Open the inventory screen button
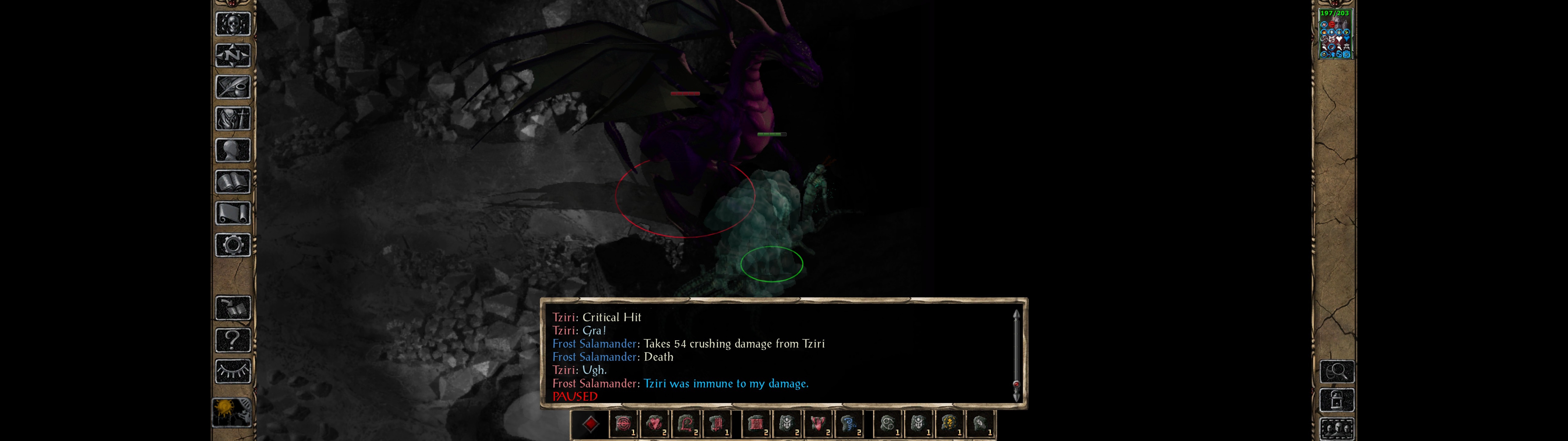Viewport: 1568px width, 441px height. click(x=233, y=119)
